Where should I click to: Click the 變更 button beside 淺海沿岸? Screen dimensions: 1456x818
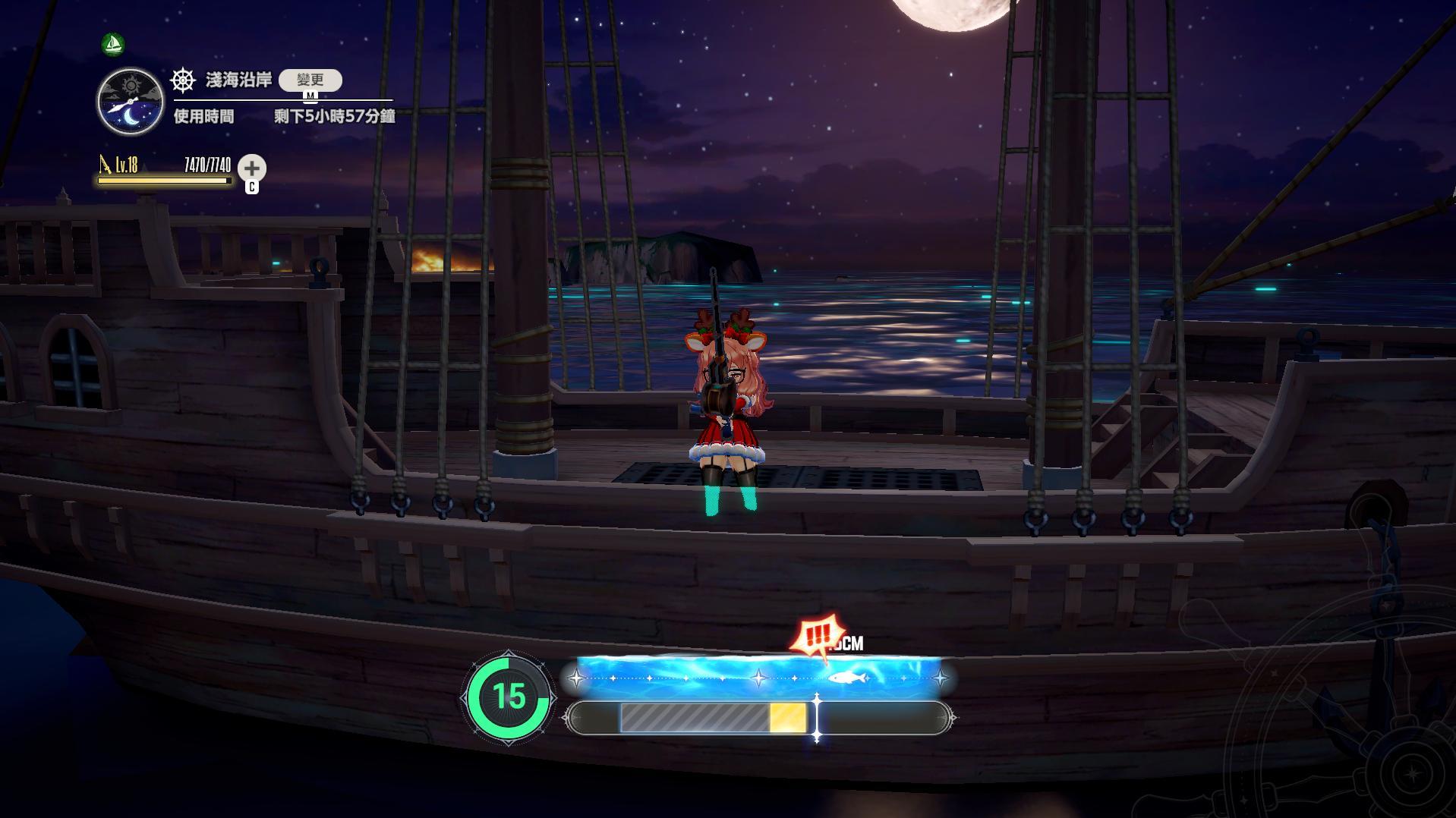pos(310,80)
